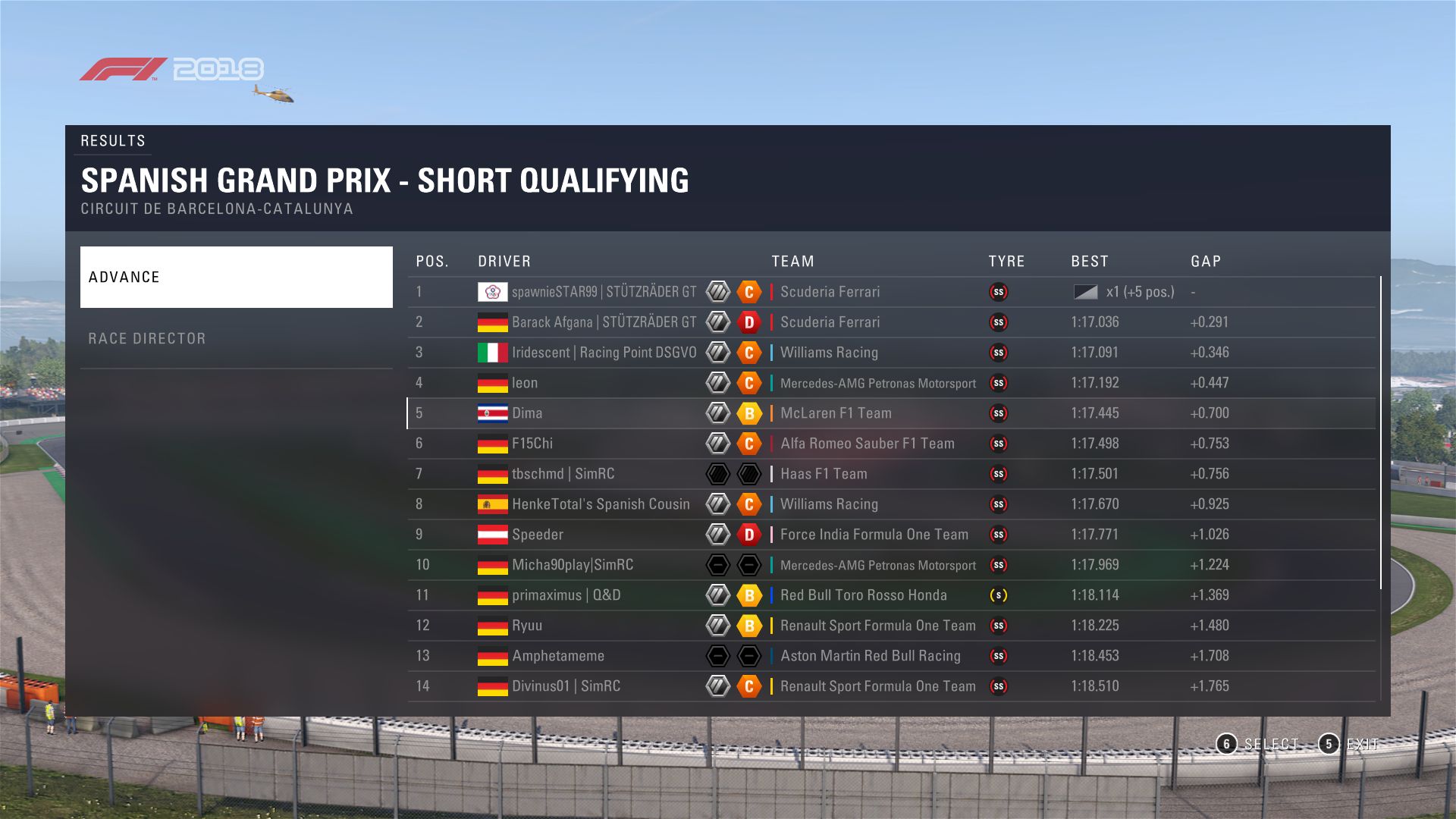The width and height of the screenshot is (1456, 819).
Task: Select spawnieSTAR99's first place row
Action: (x=891, y=292)
